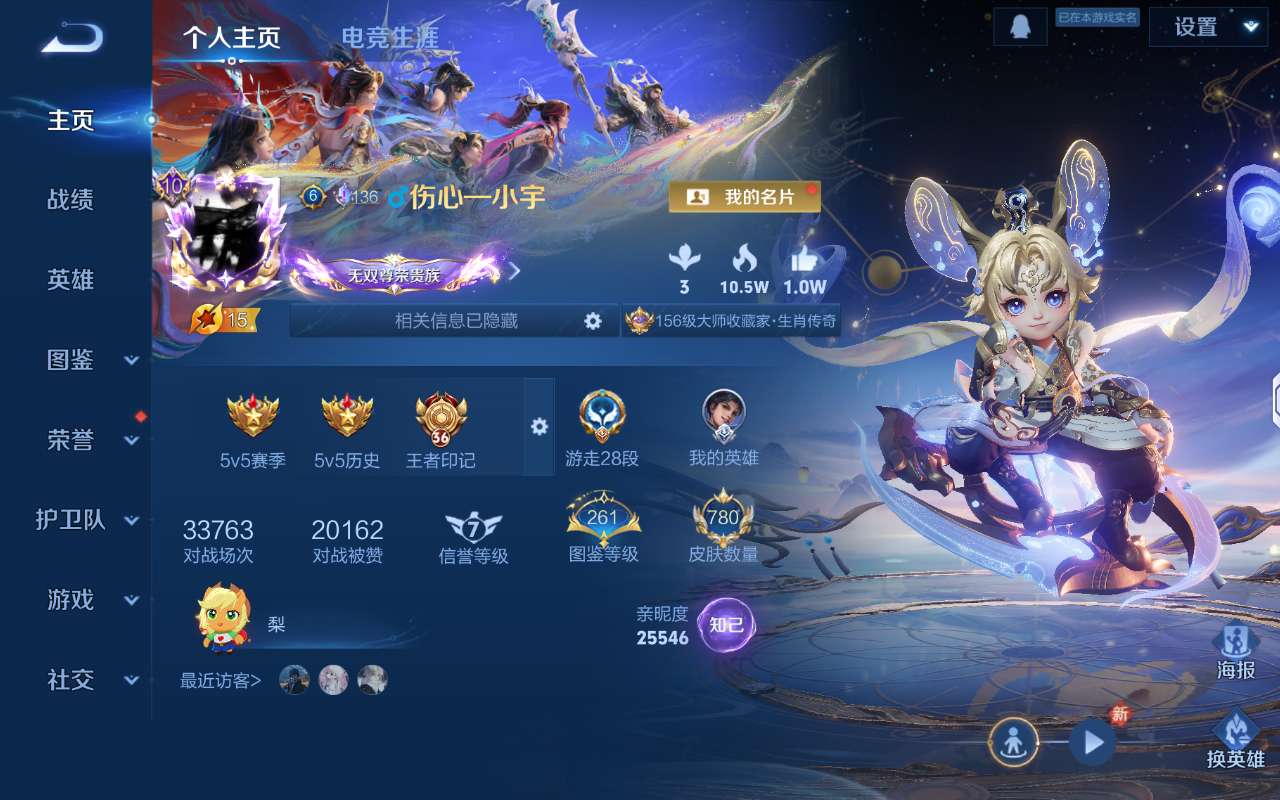Image resolution: width=1280 pixels, height=800 pixels.
Task: Expand the 图鉴 side menu
Action: 90,360
